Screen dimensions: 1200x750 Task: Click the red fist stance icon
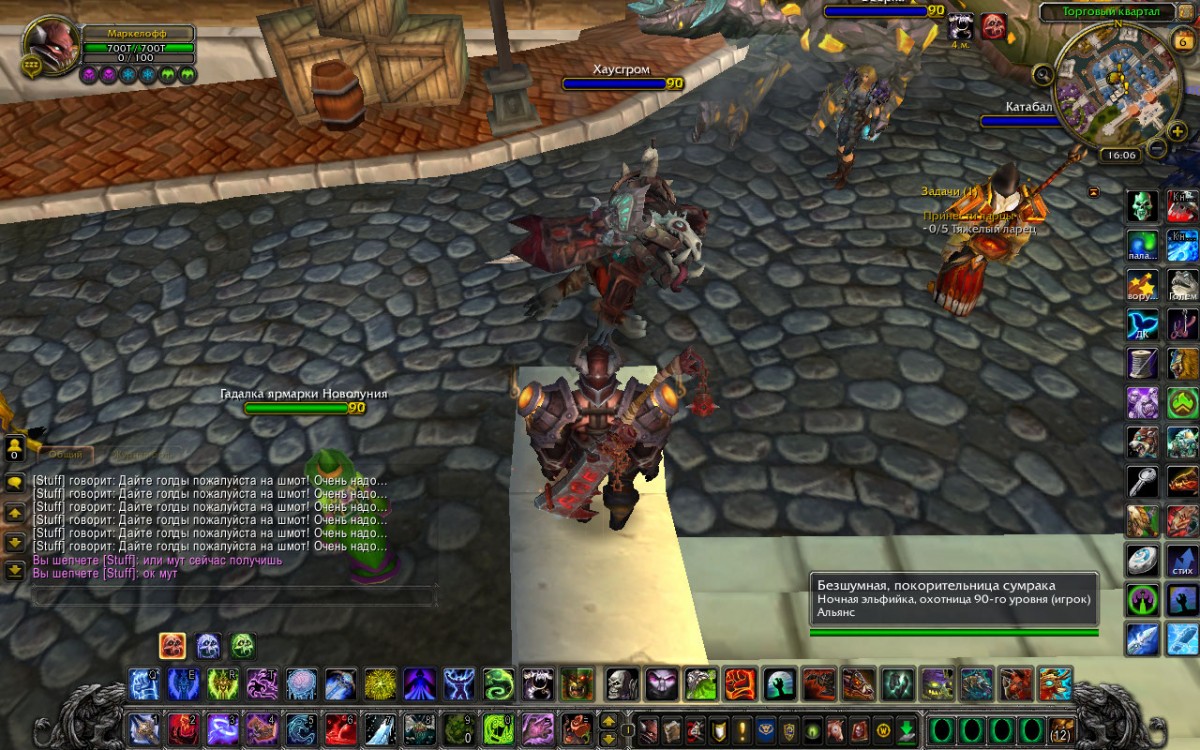click(172, 646)
